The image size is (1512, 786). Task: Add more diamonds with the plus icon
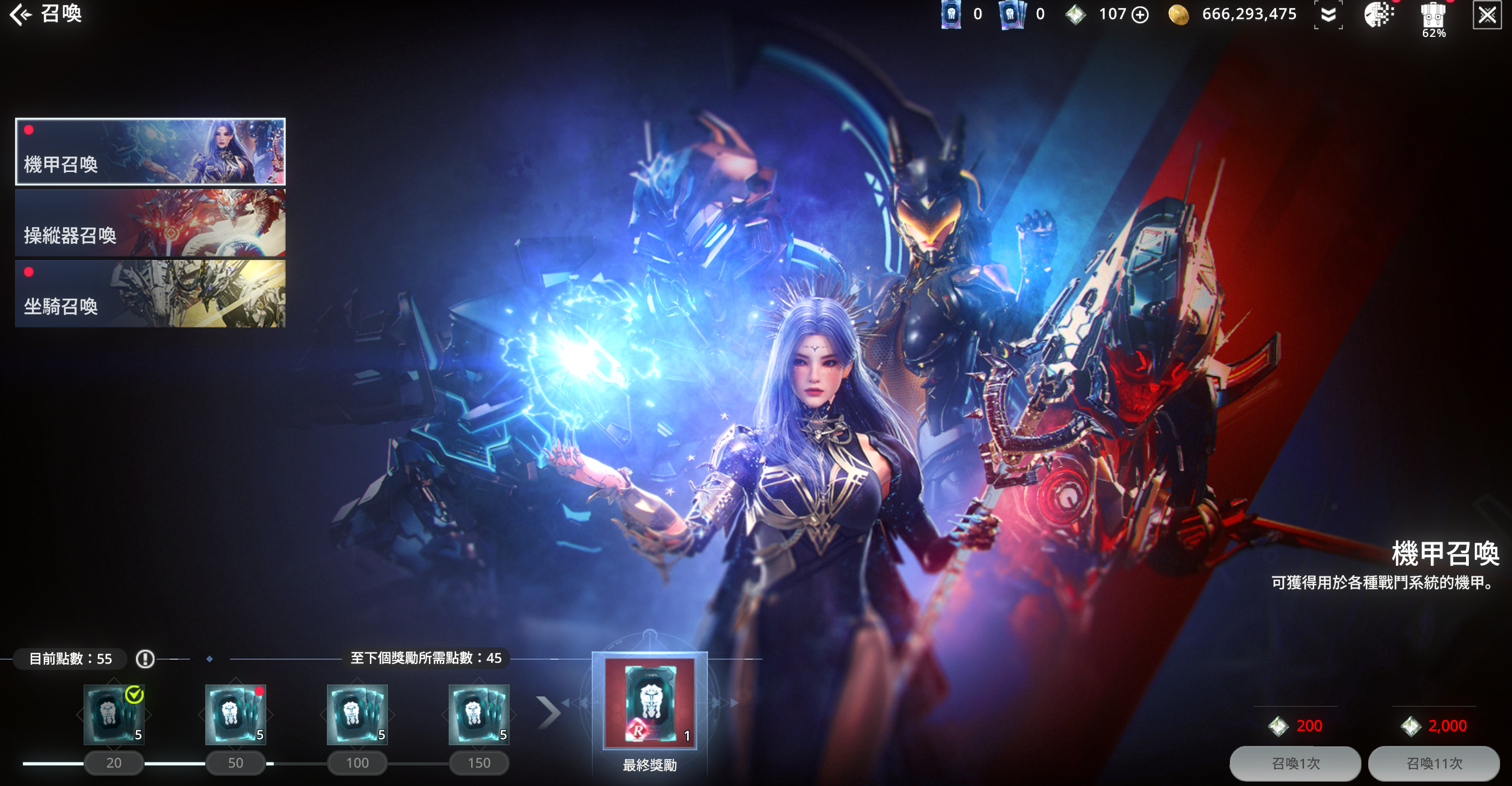pyautogui.click(x=1139, y=15)
